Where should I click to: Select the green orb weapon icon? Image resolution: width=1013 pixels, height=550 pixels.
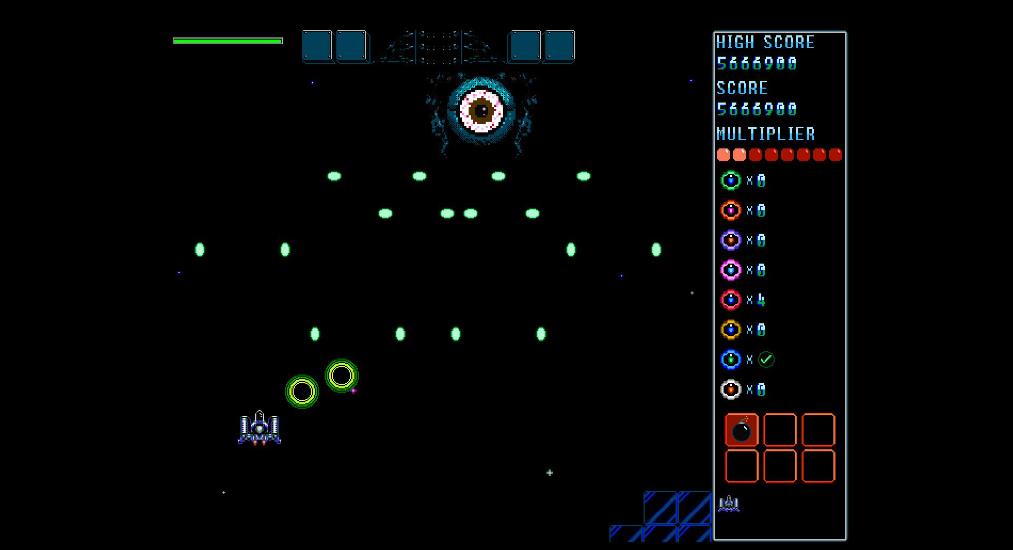tap(731, 181)
